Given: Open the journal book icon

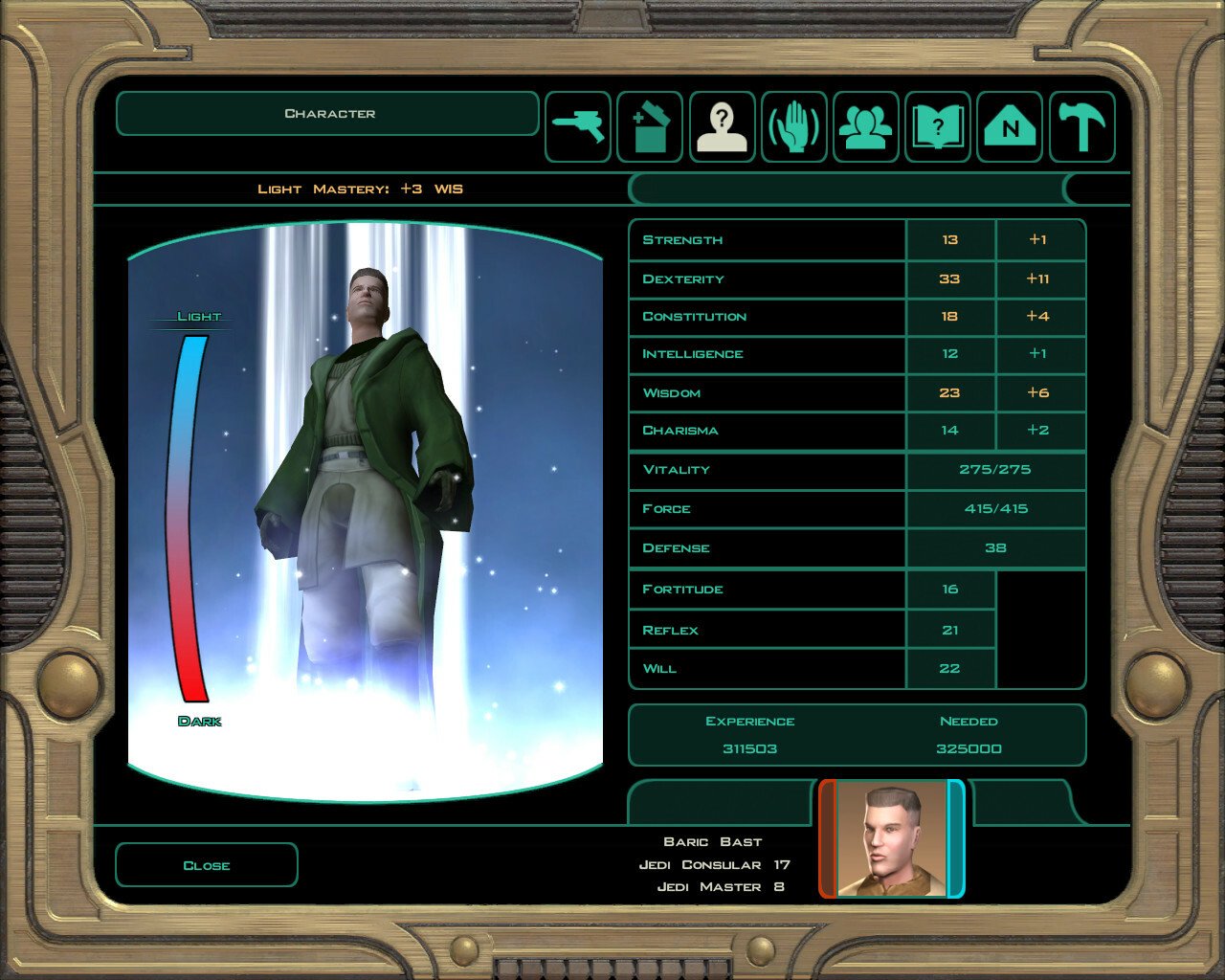Looking at the screenshot, I should 937,127.
